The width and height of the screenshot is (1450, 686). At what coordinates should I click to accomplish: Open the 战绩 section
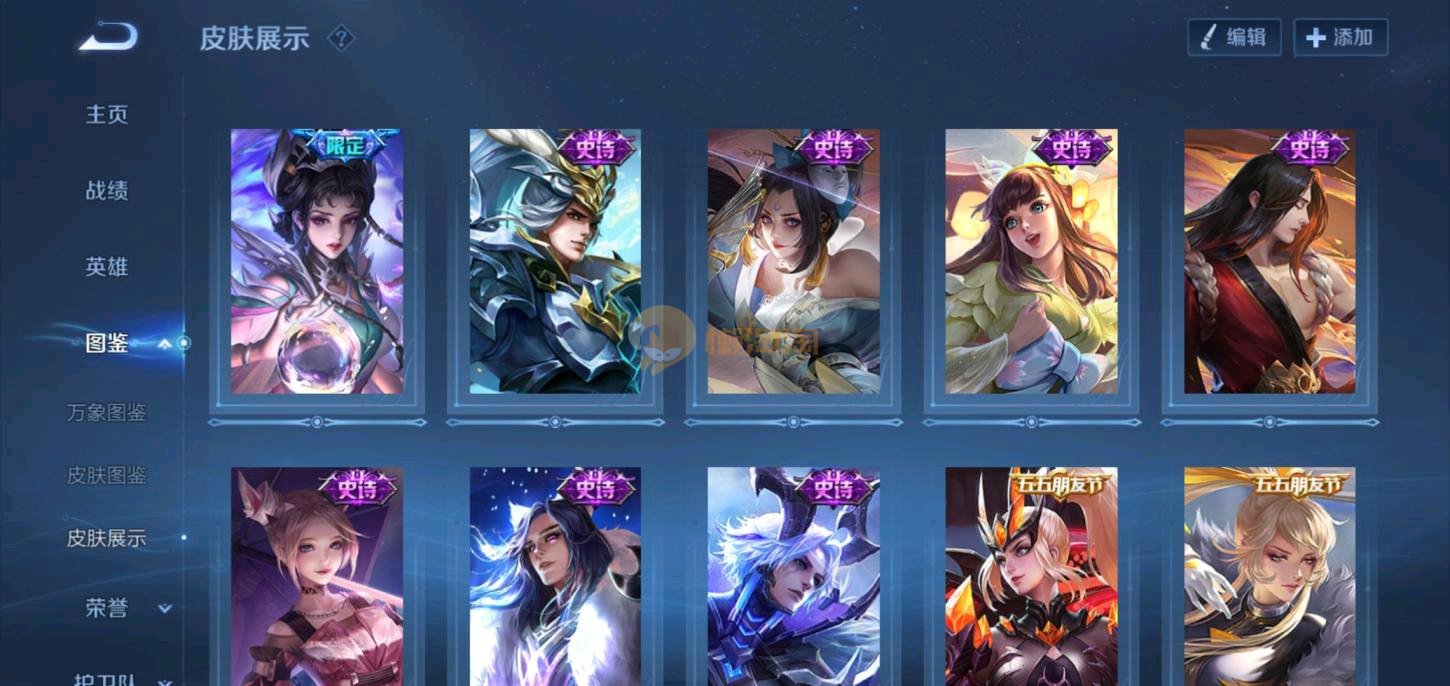[107, 190]
